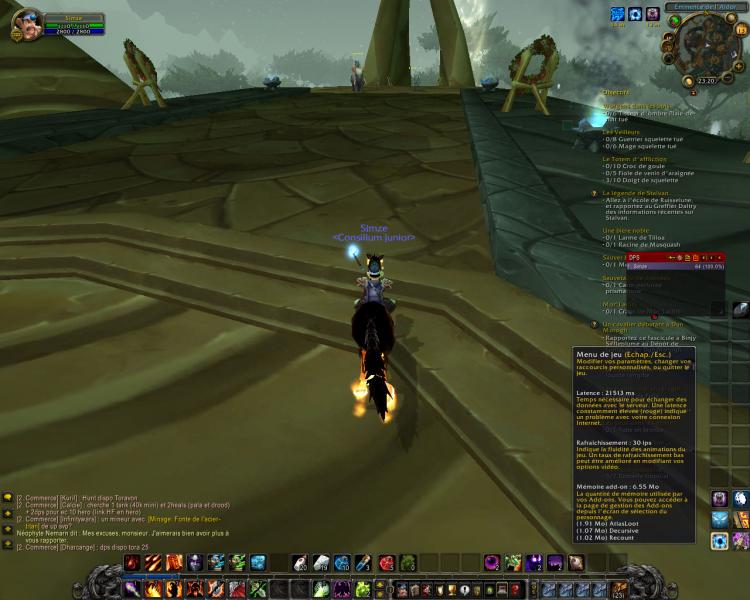Viewport: 750px width, 600px height.
Task: Click the Simze player portrait
Action: [26, 24]
